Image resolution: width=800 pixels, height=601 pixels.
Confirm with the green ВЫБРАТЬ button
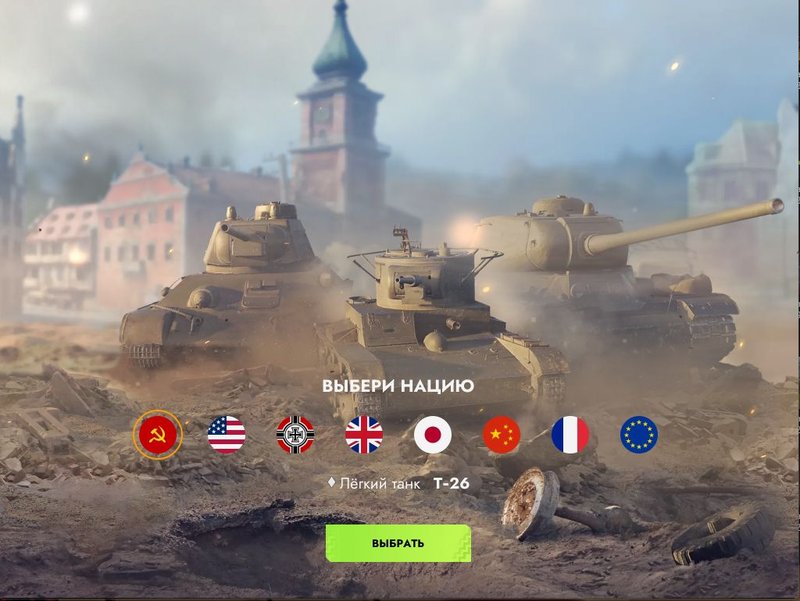(398, 543)
